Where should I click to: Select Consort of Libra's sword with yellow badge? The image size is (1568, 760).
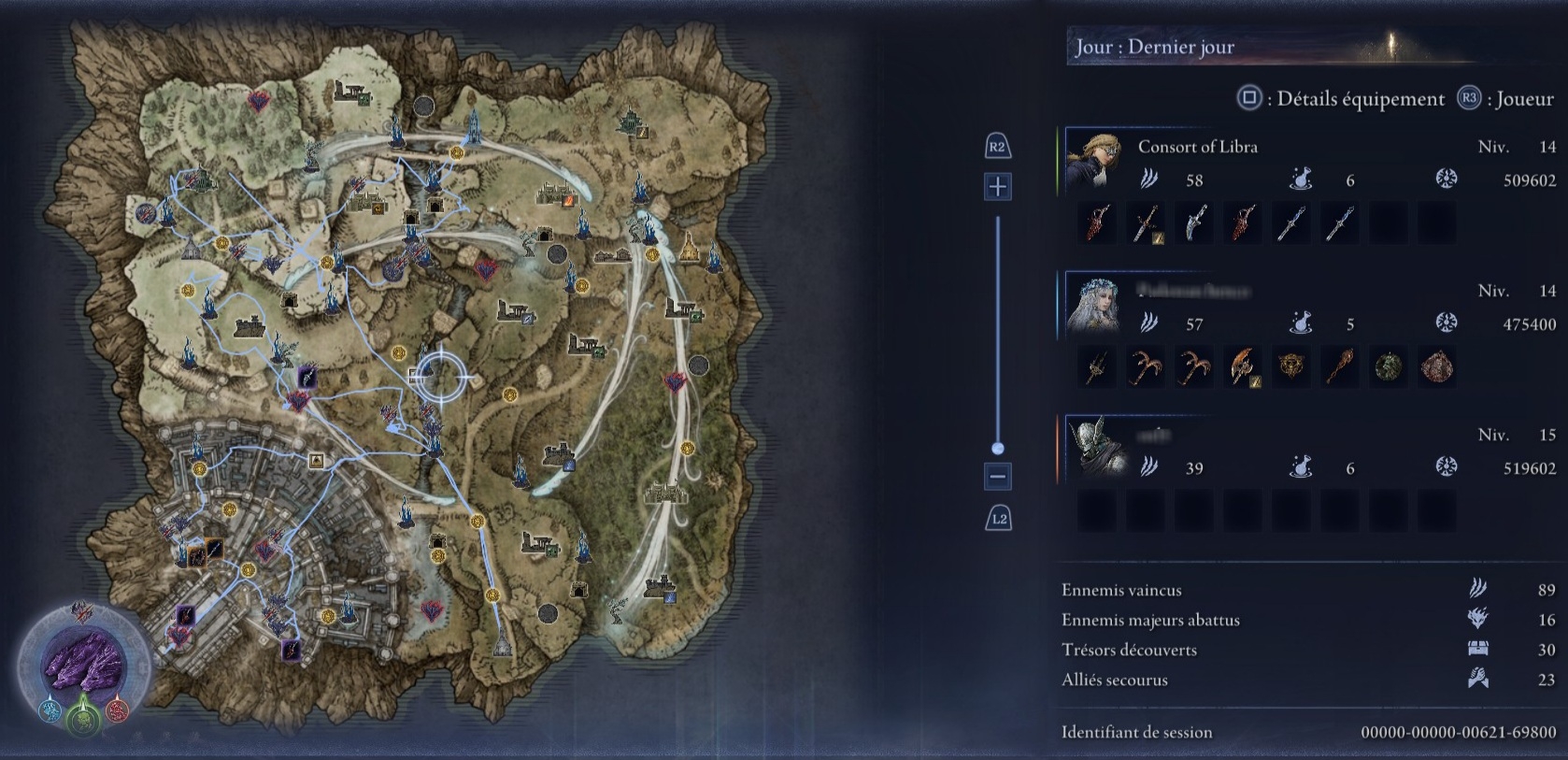tap(1146, 223)
